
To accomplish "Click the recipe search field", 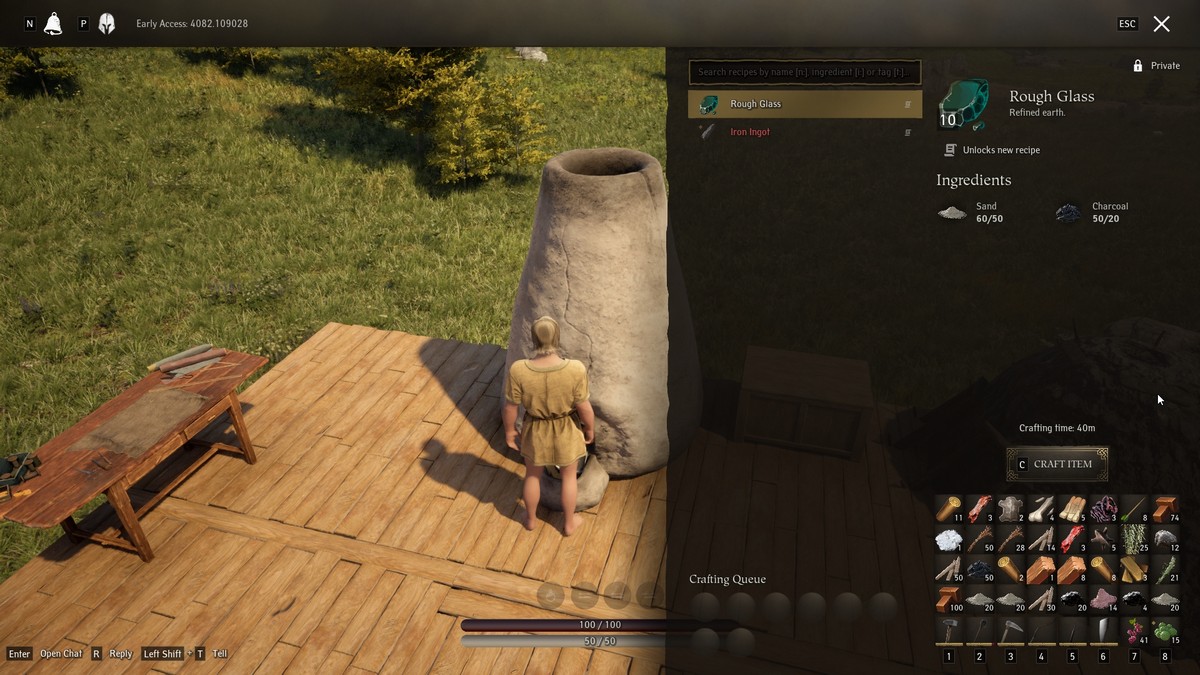I will coord(804,72).
